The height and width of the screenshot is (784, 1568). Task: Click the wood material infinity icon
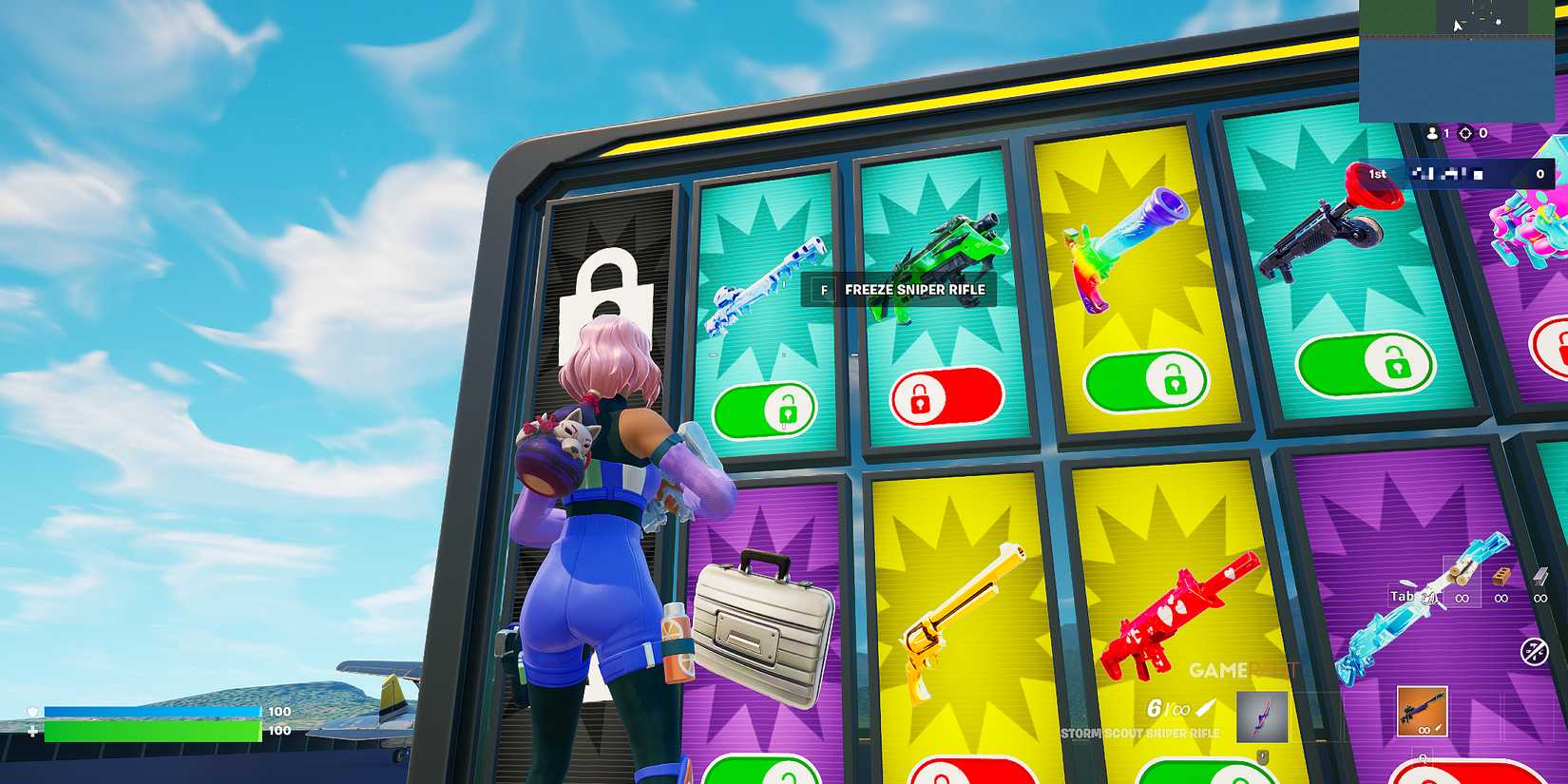[x=1462, y=596]
